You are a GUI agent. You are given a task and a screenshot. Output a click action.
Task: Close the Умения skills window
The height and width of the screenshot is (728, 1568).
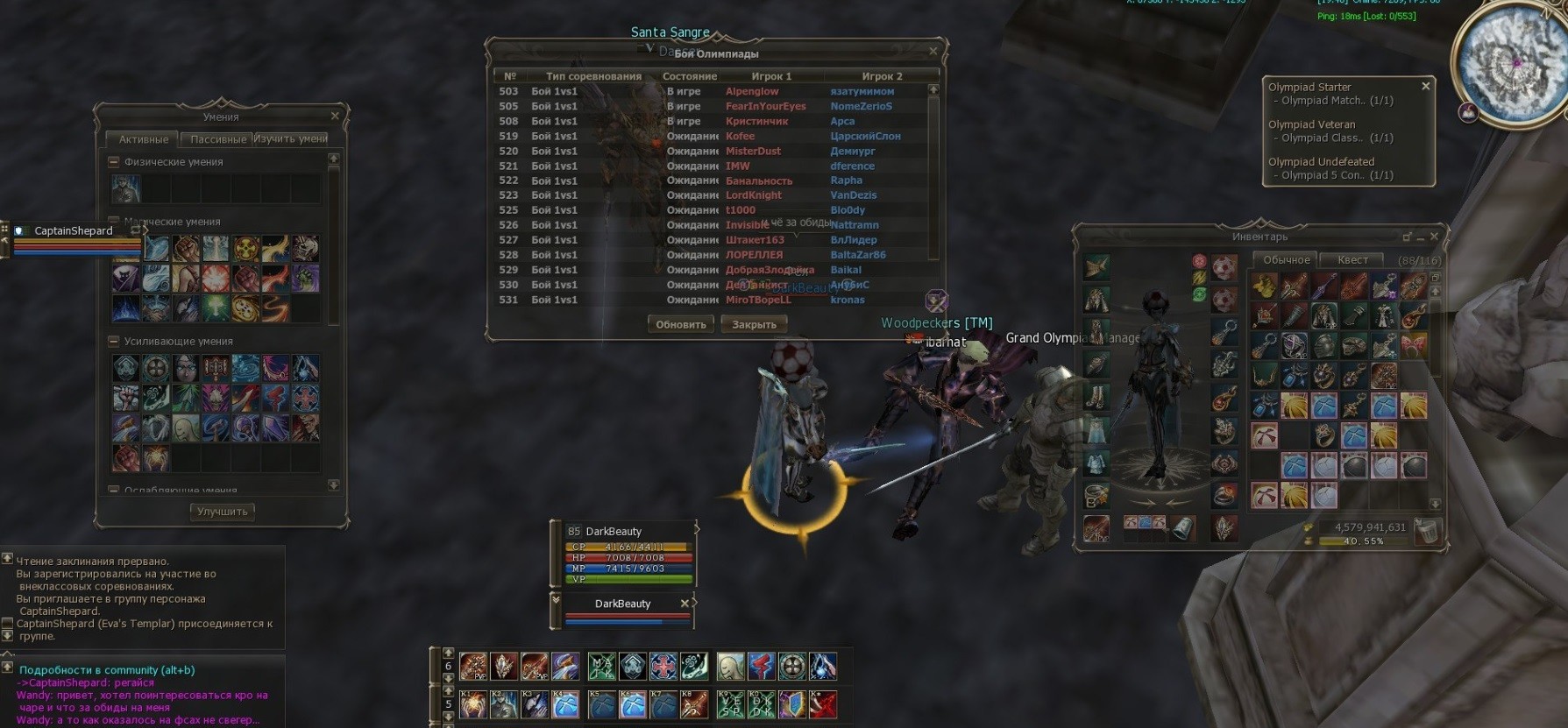pyautogui.click(x=335, y=116)
